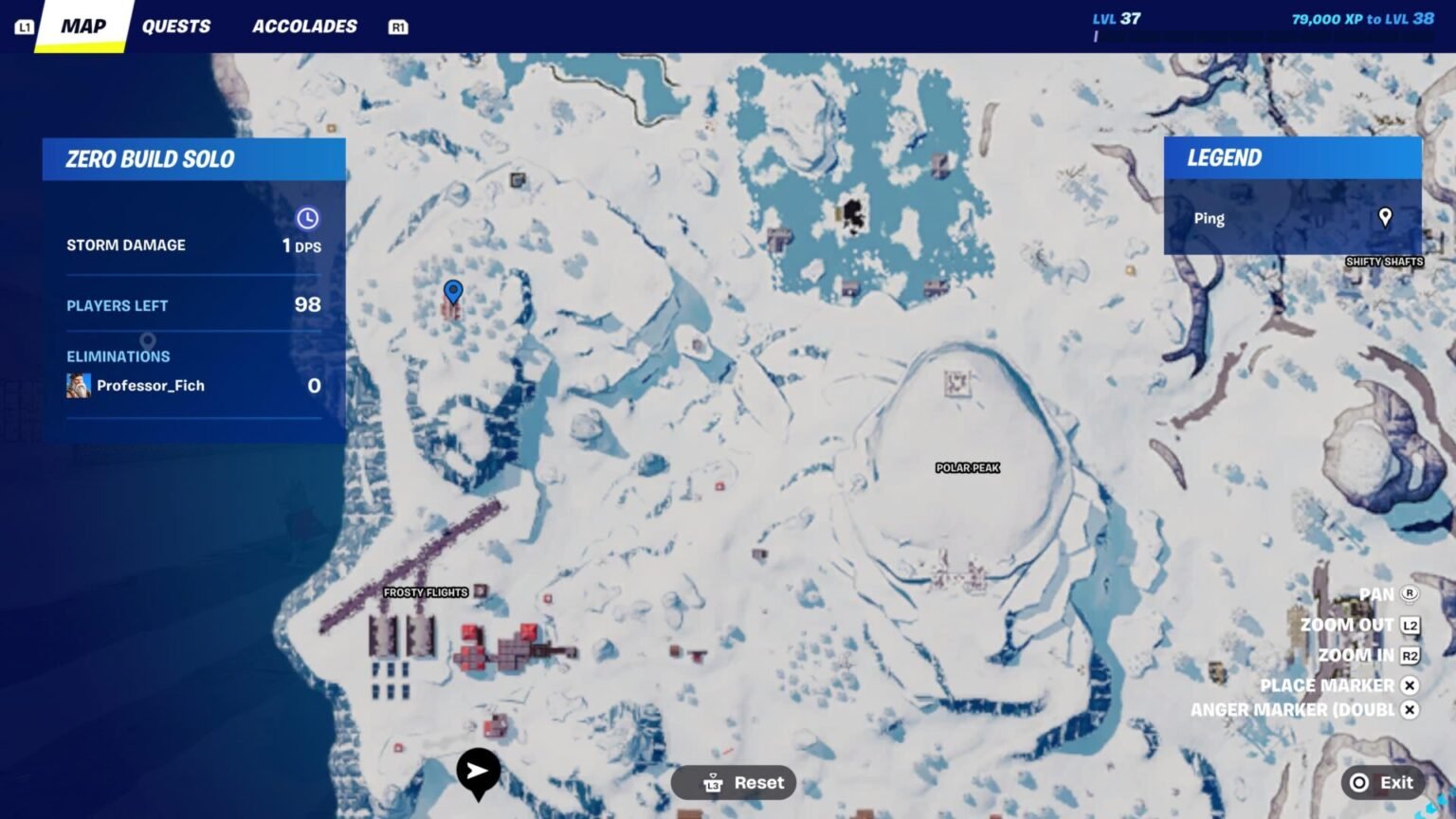Switch to the QUESTS tab
This screenshot has height=819, width=1456.
click(176, 26)
